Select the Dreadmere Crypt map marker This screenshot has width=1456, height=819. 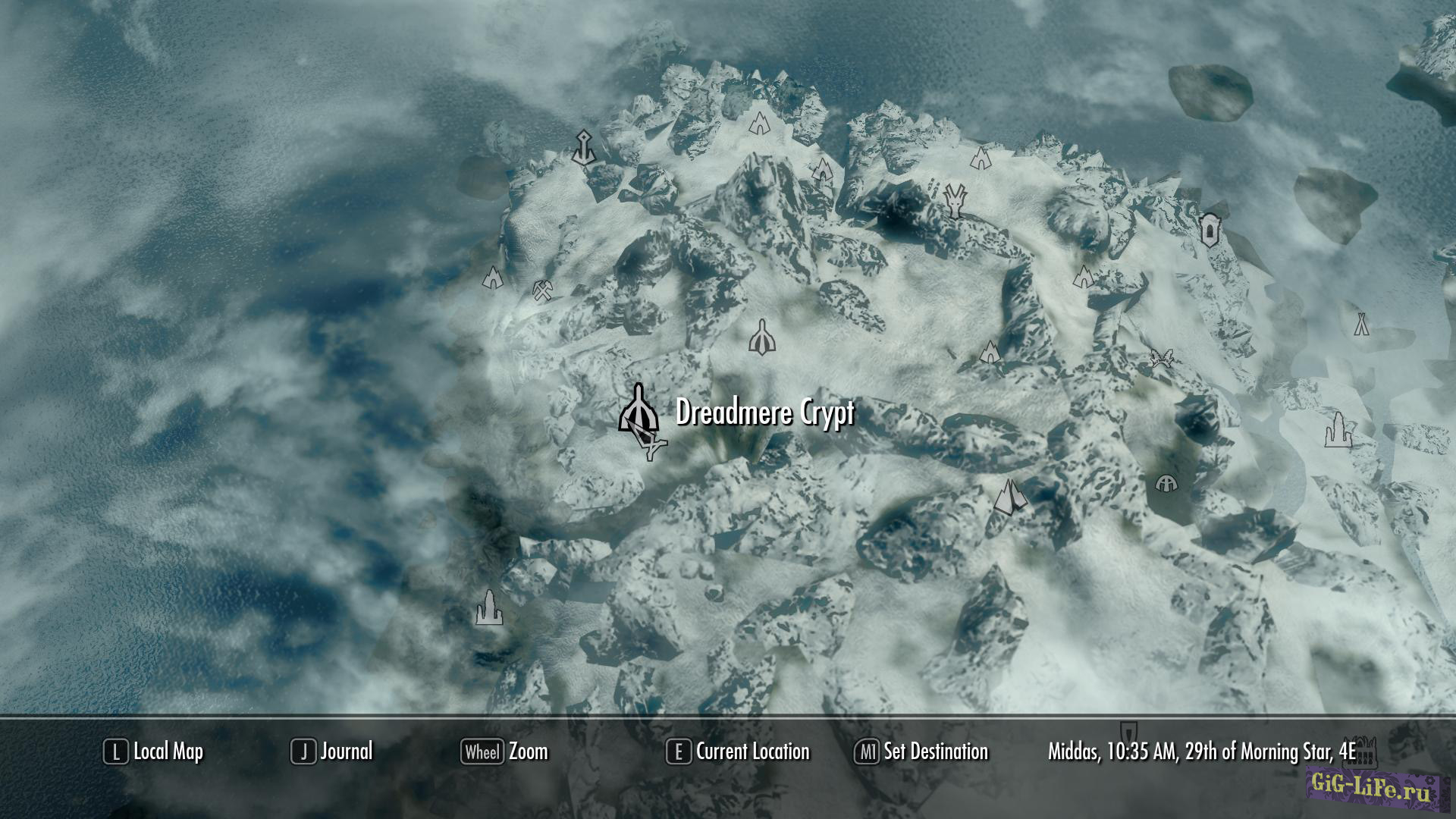pyautogui.click(x=638, y=409)
